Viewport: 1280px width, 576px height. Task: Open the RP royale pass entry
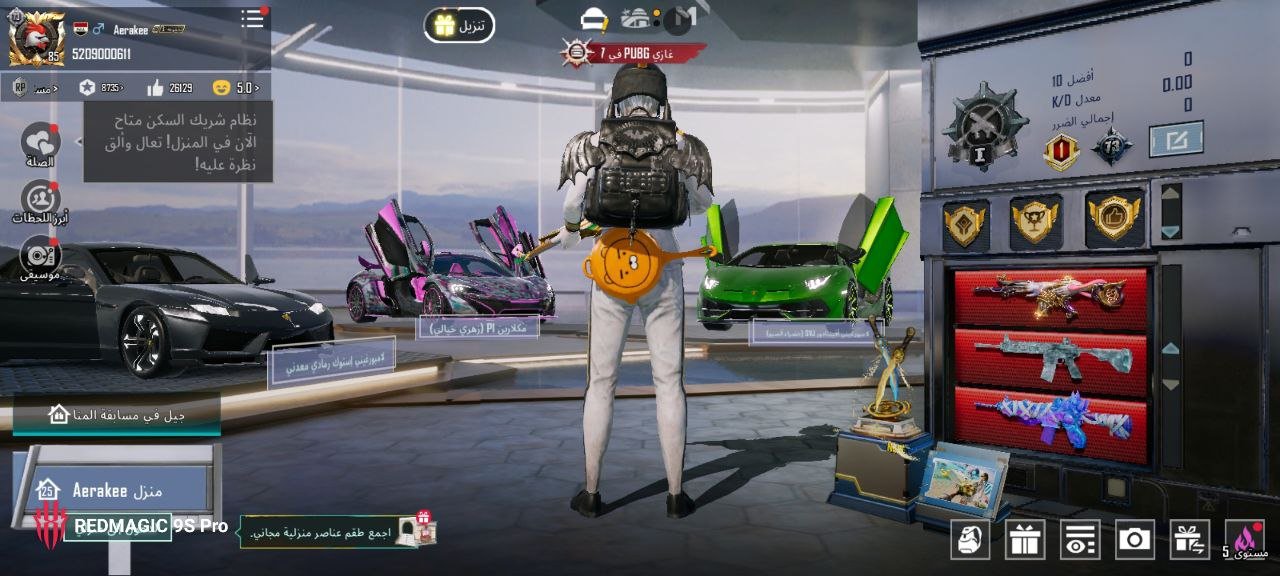click(34, 88)
